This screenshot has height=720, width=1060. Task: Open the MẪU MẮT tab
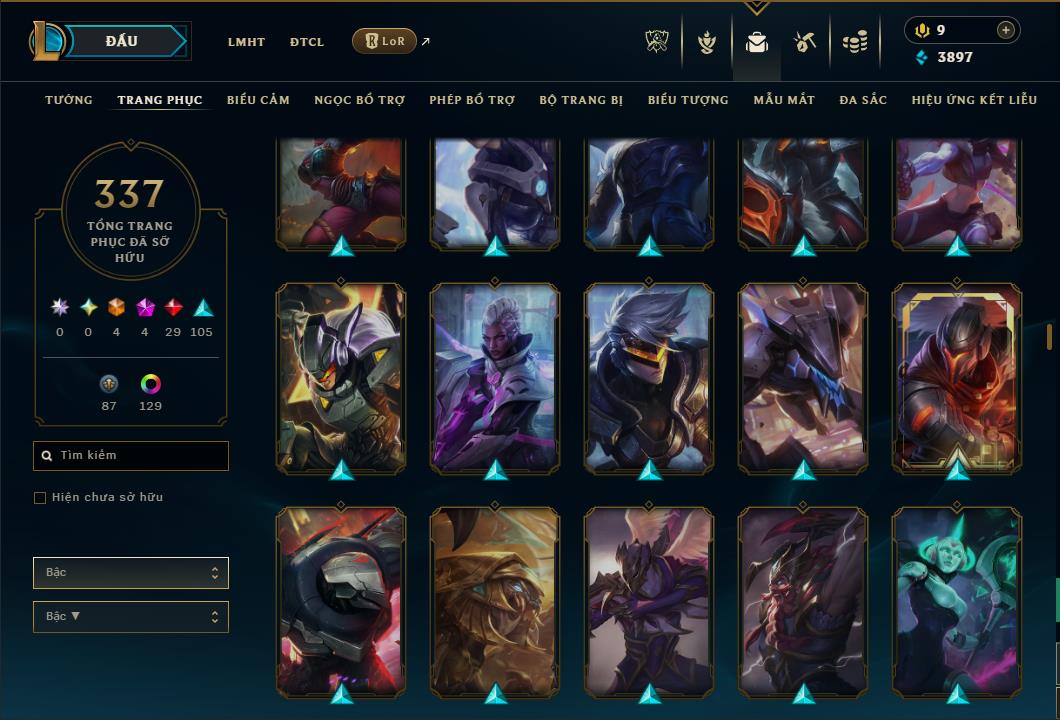(784, 100)
